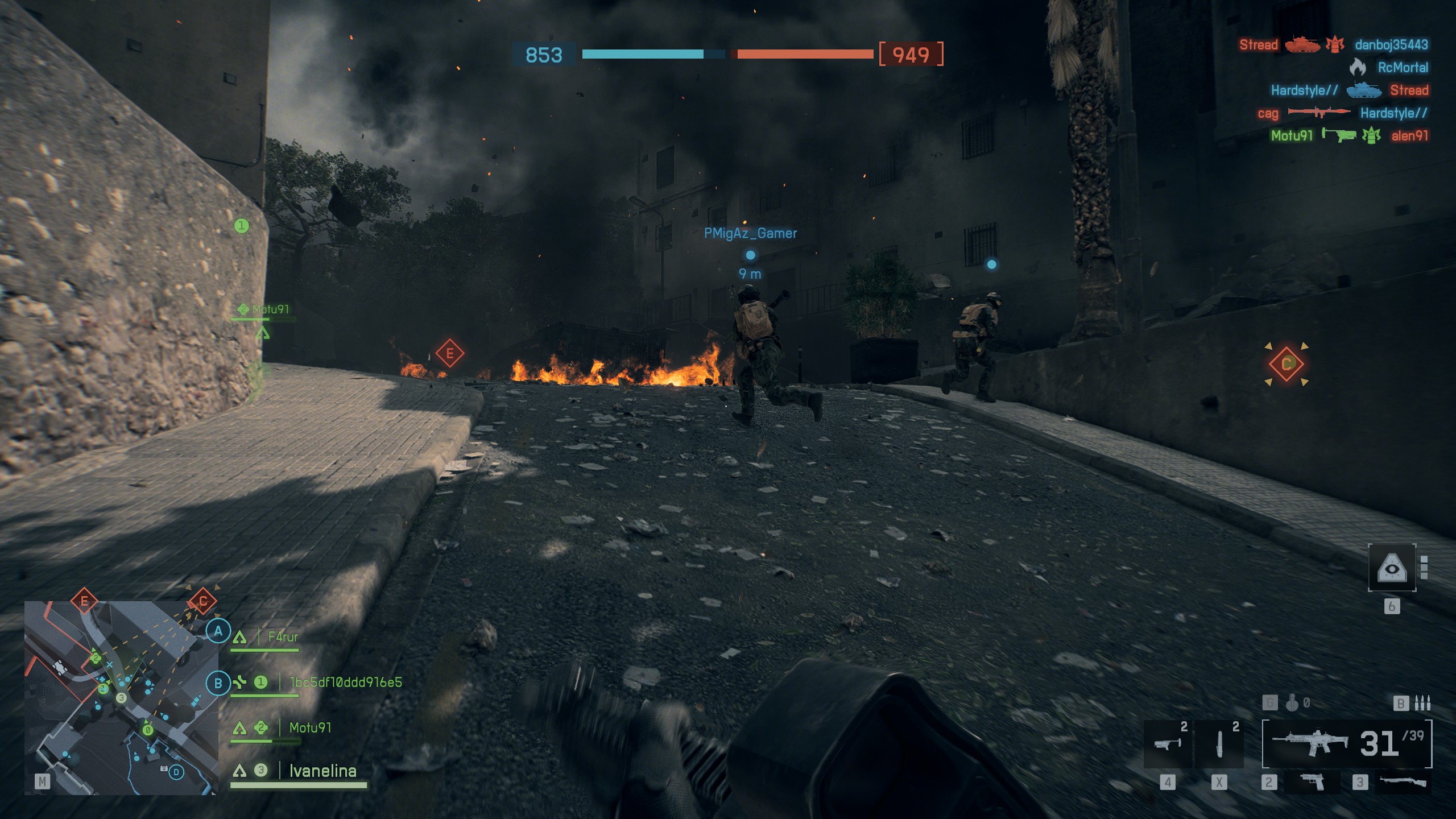Activate the eye specialist ability icon
Image resolution: width=1456 pixels, height=819 pixels.
point(1391,568)
